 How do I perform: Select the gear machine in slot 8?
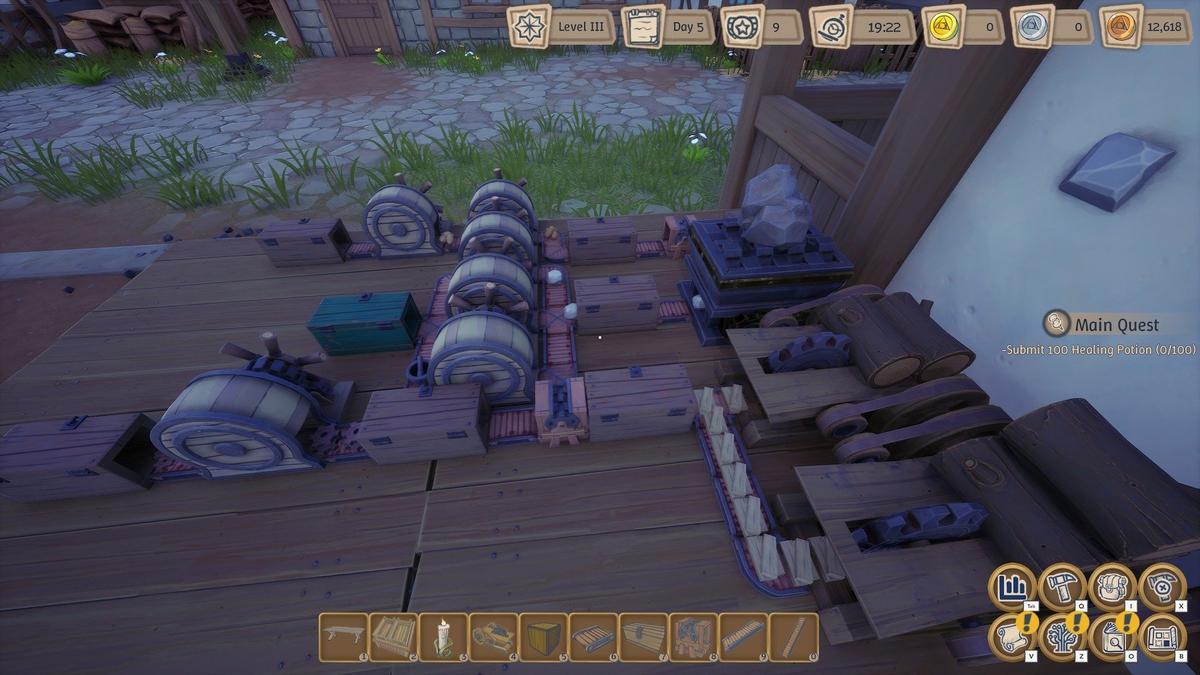(693, 636)
